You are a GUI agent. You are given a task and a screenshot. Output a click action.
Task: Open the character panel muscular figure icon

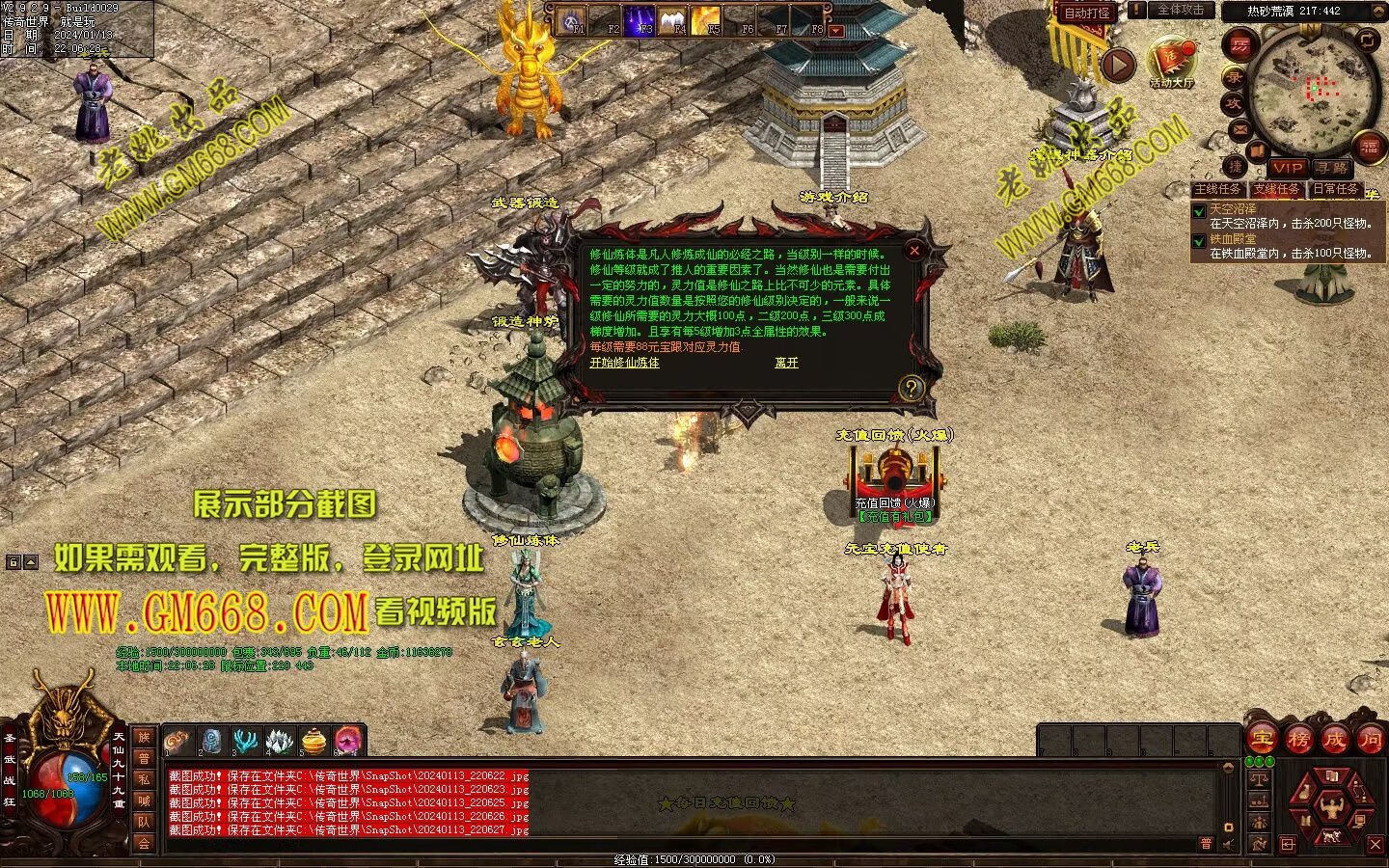point(1332,806)
